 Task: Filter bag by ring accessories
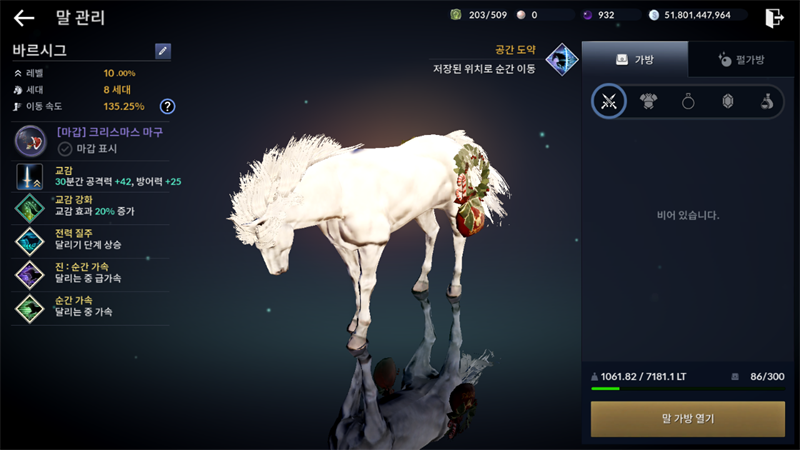(x=688, y=101)
